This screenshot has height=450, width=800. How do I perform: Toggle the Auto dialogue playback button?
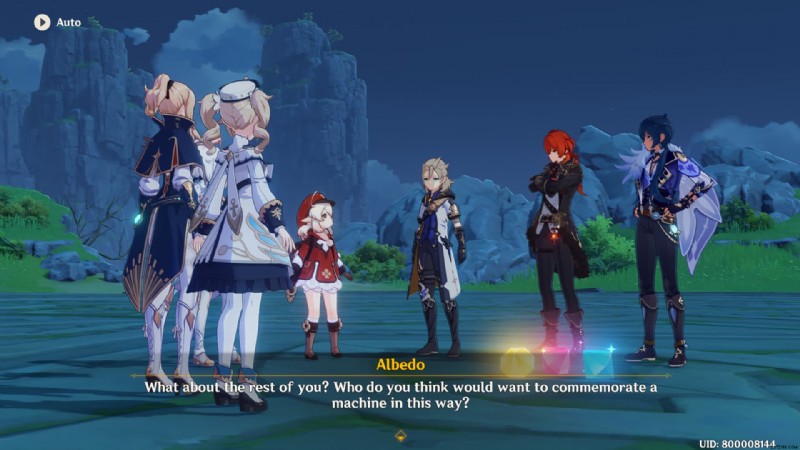(42, 21)
